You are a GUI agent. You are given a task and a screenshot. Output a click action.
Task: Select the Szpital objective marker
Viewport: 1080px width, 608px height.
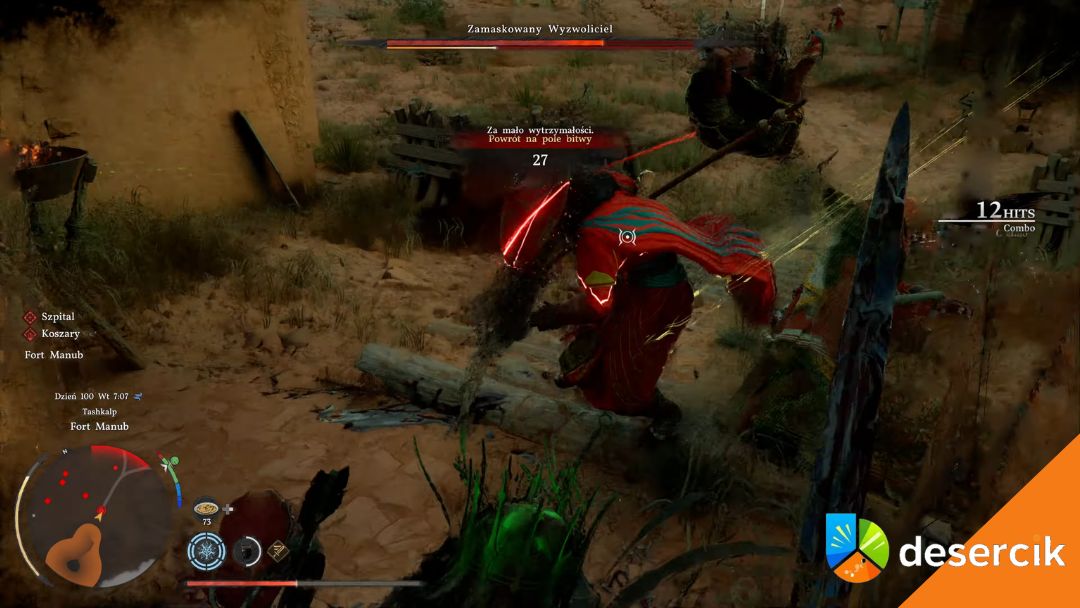(x=30, y=317)
